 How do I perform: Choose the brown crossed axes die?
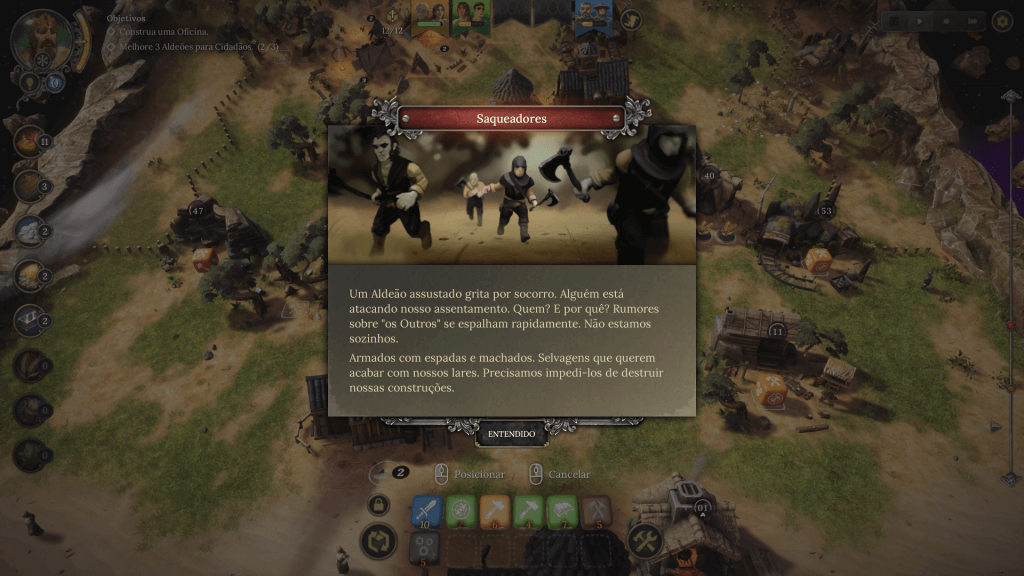pyautogui.click(x=597, y=511)
